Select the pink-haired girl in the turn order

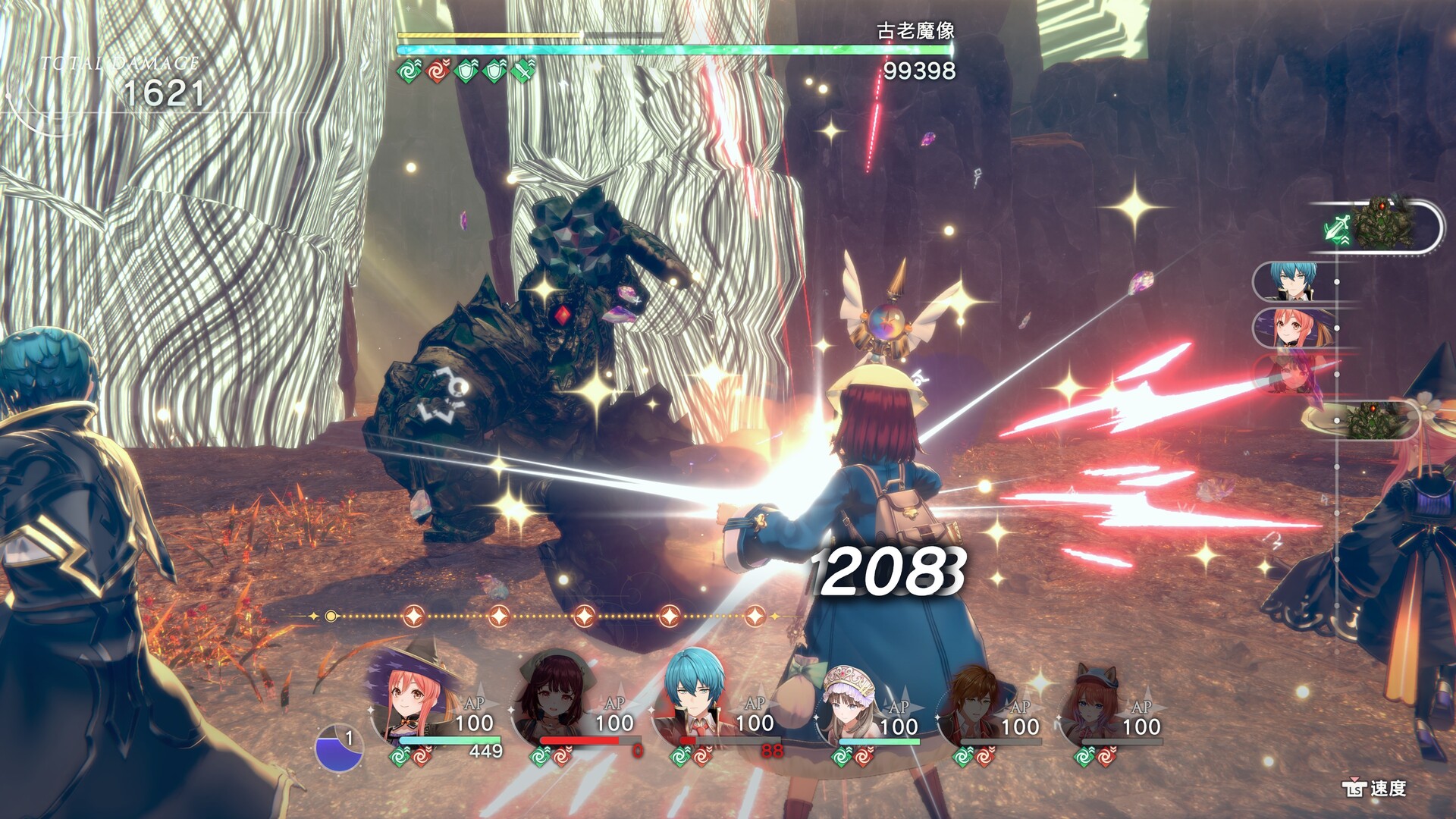(x=1292, y=327)
